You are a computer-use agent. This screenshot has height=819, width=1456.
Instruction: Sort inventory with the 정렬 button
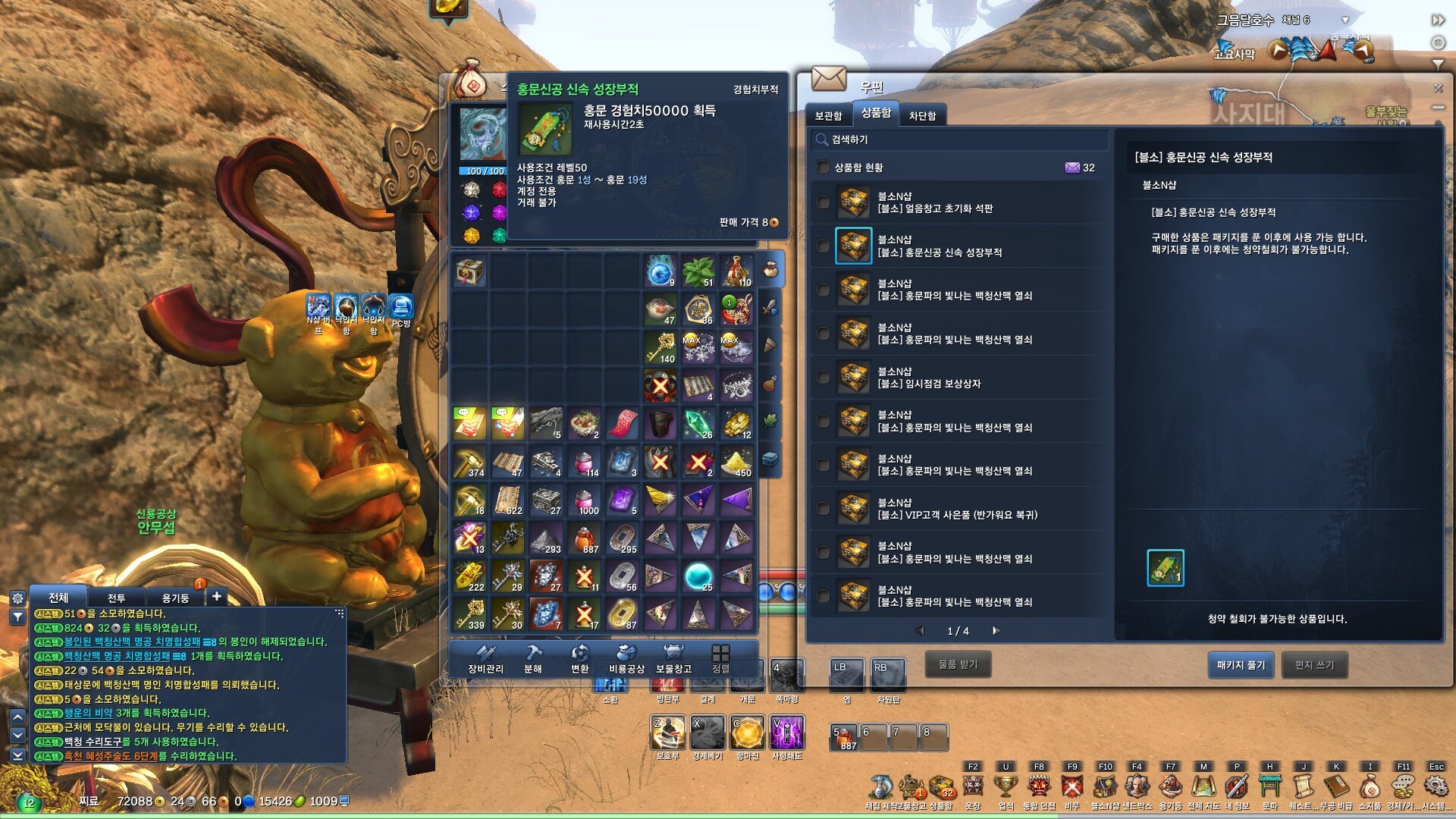point(720,658)
